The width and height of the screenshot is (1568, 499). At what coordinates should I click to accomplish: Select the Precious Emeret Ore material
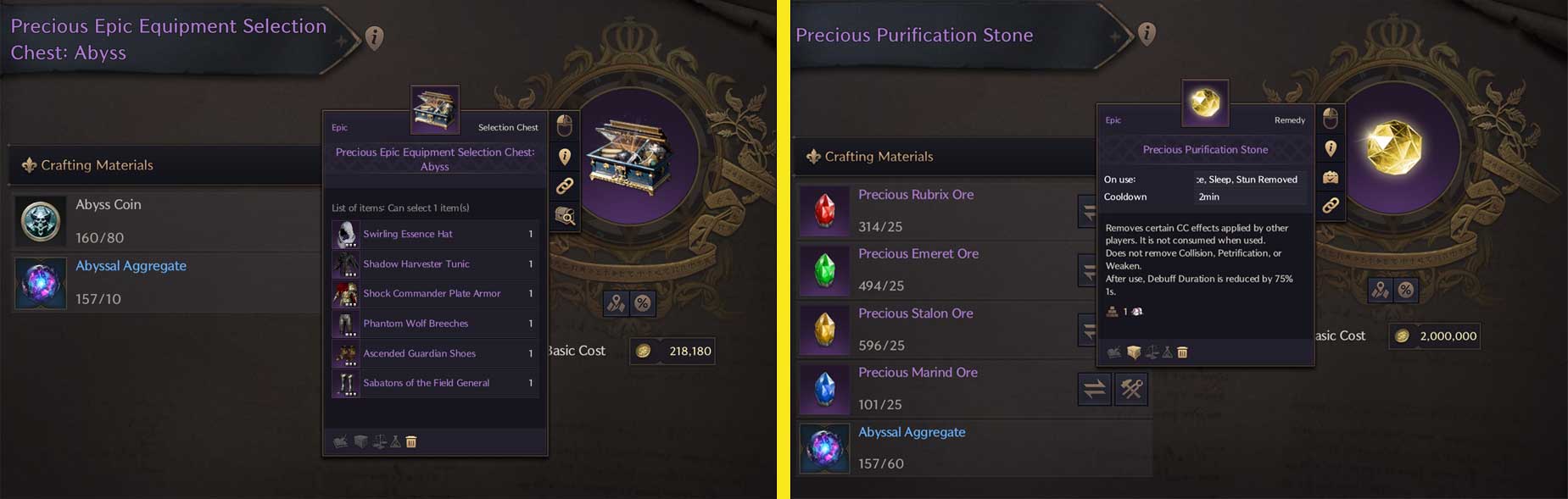(x=824, y=269)
